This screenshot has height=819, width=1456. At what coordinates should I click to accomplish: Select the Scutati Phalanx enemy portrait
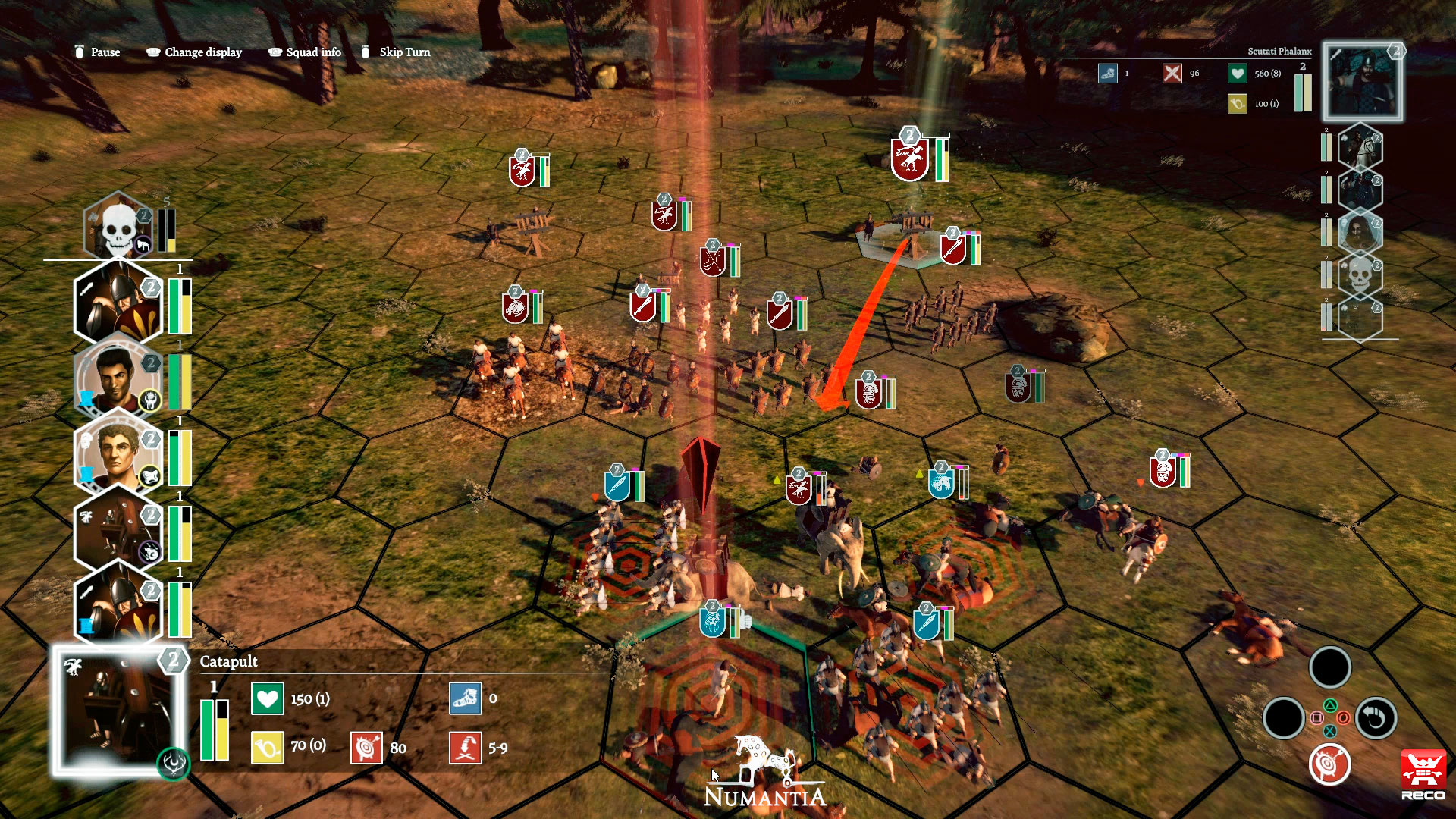1362,82
